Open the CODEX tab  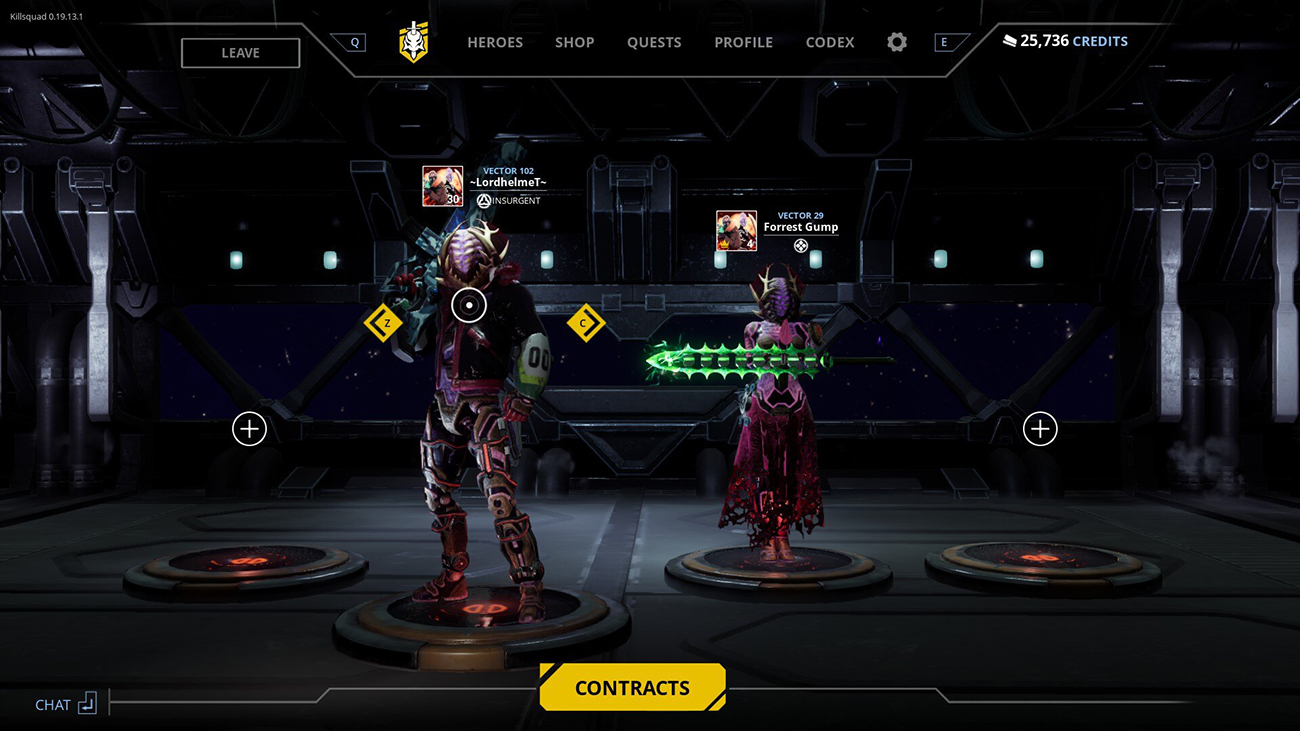point(830,42)
